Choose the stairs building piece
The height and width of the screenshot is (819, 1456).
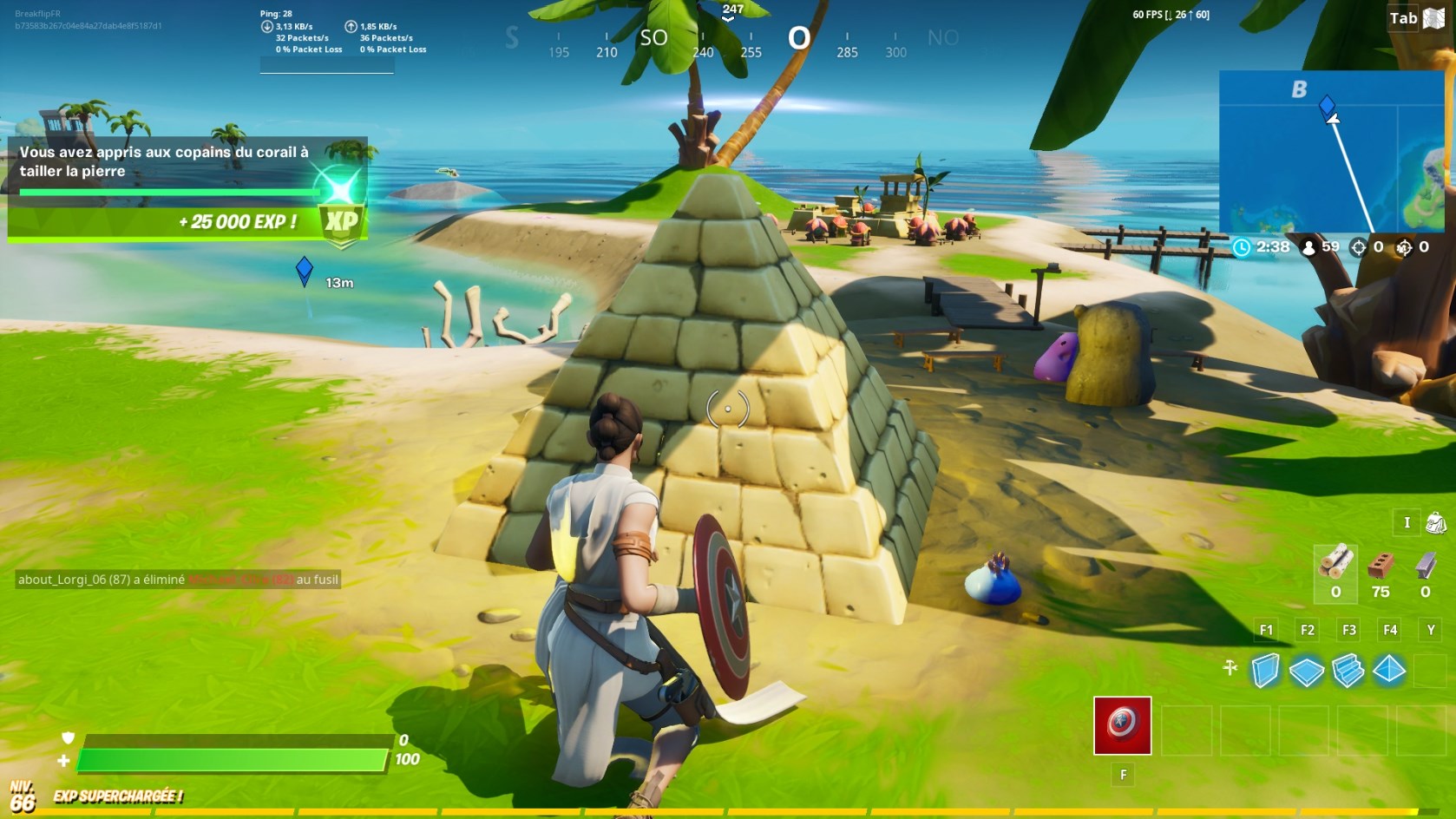(1348, 670)
